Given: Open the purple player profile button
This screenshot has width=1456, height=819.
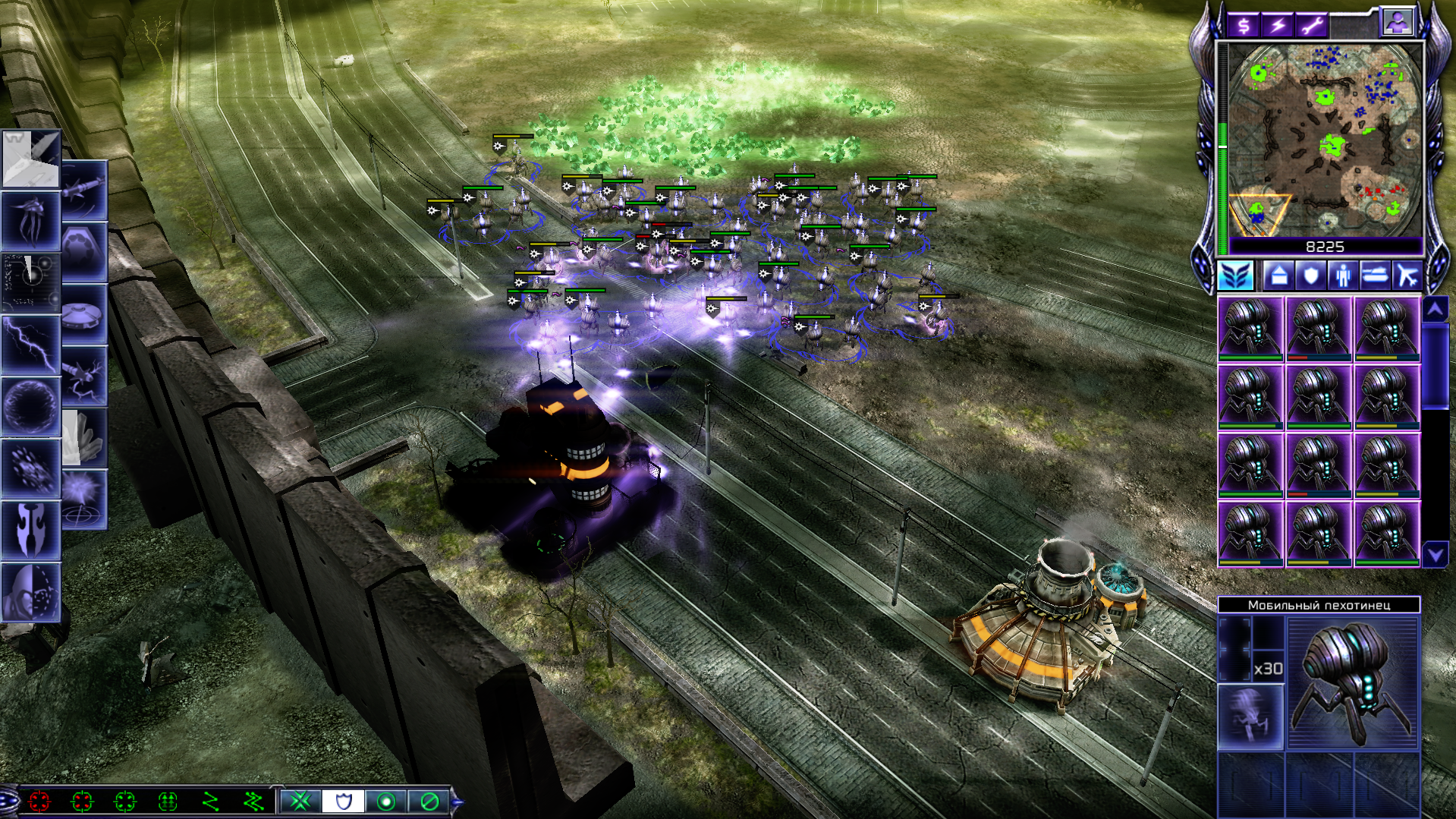Looking at the screenshot, I should tap(1398, 23).
